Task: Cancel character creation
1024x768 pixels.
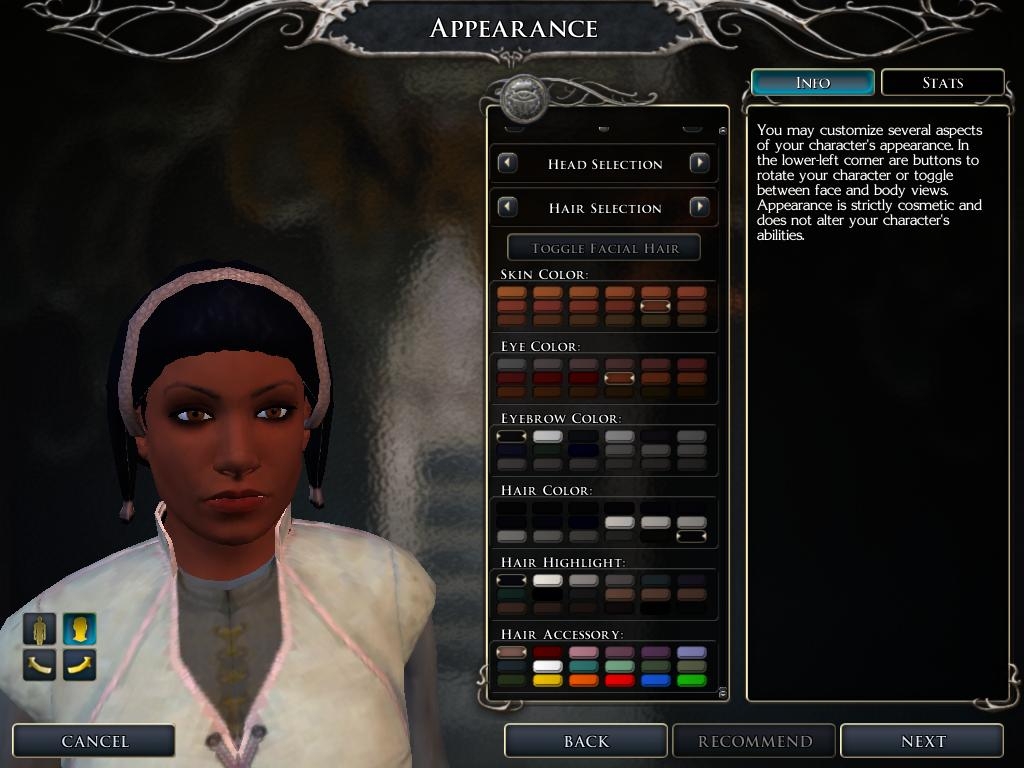Action: [x=94, y=741]
